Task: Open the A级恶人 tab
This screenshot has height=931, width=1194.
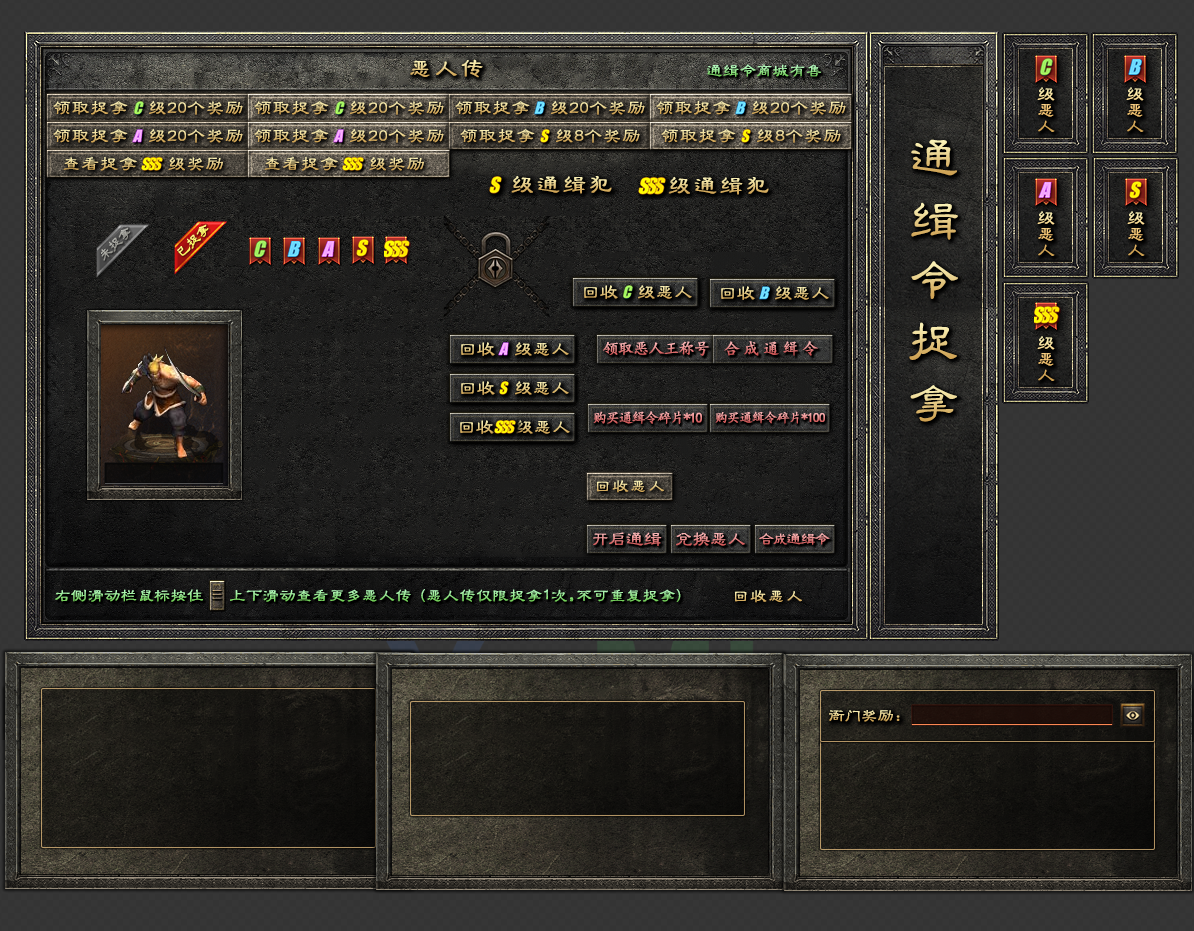Action: click(1046, 218)
